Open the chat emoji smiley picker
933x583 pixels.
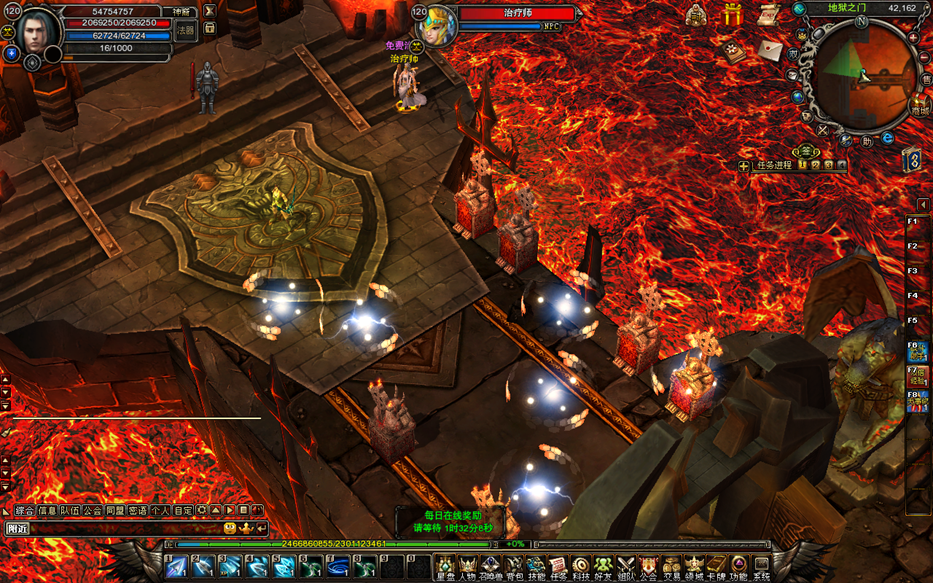230,528
